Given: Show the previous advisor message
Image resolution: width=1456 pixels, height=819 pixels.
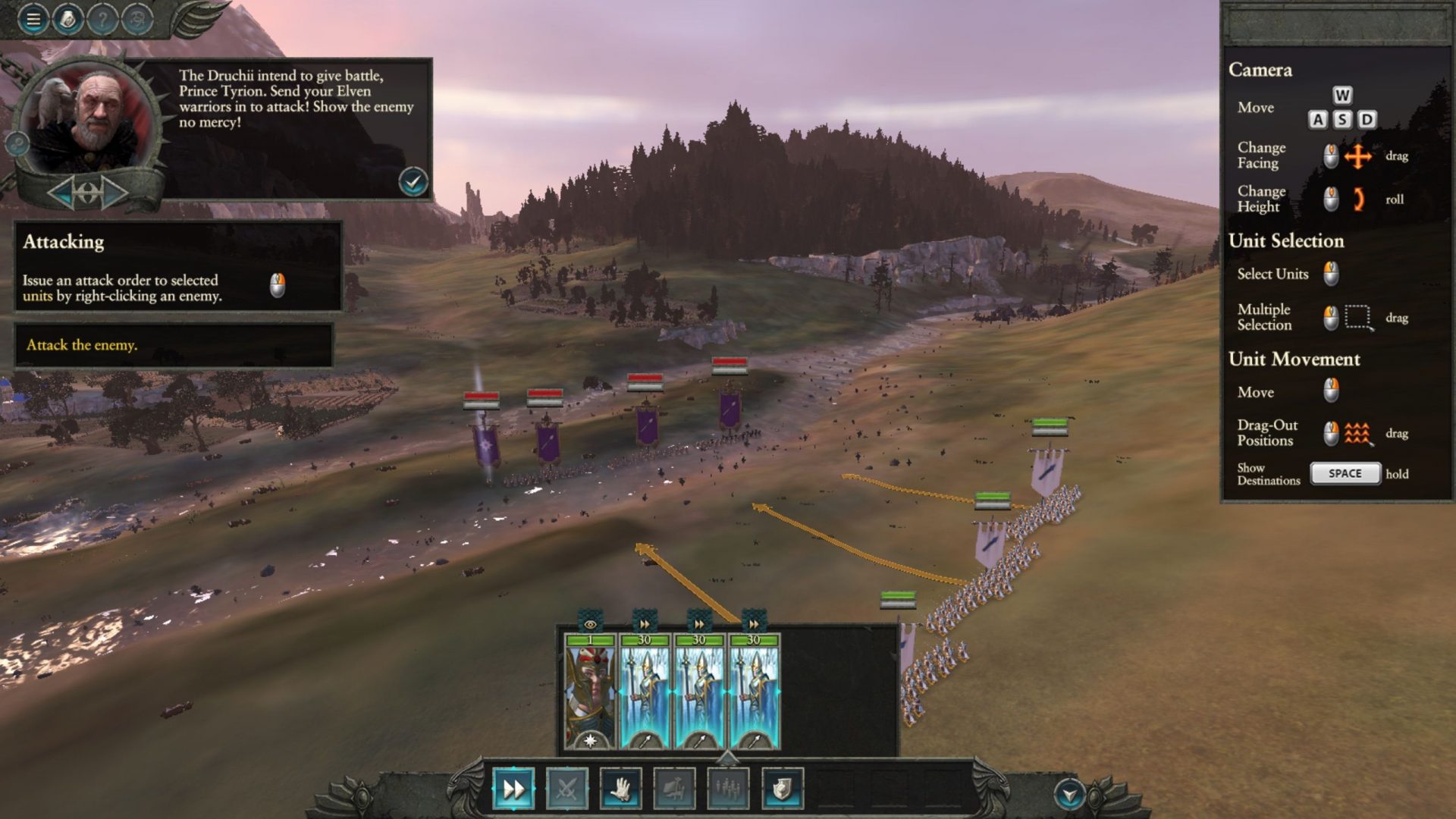Looking at the screenshot, I should click(x=62, y=193).
